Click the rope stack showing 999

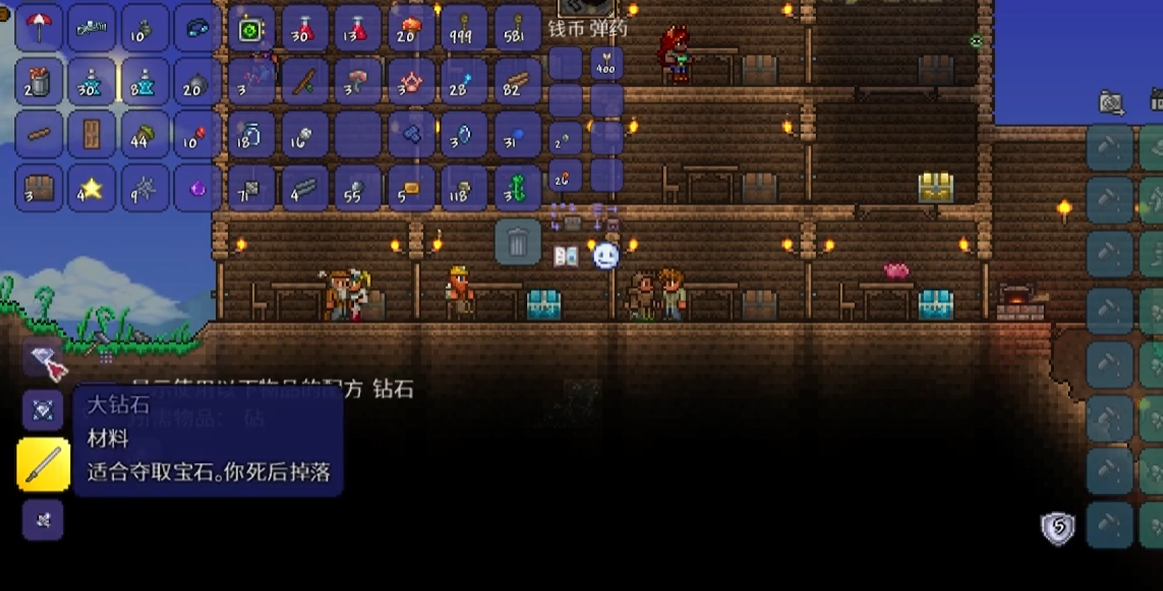[x=464, y=28]
